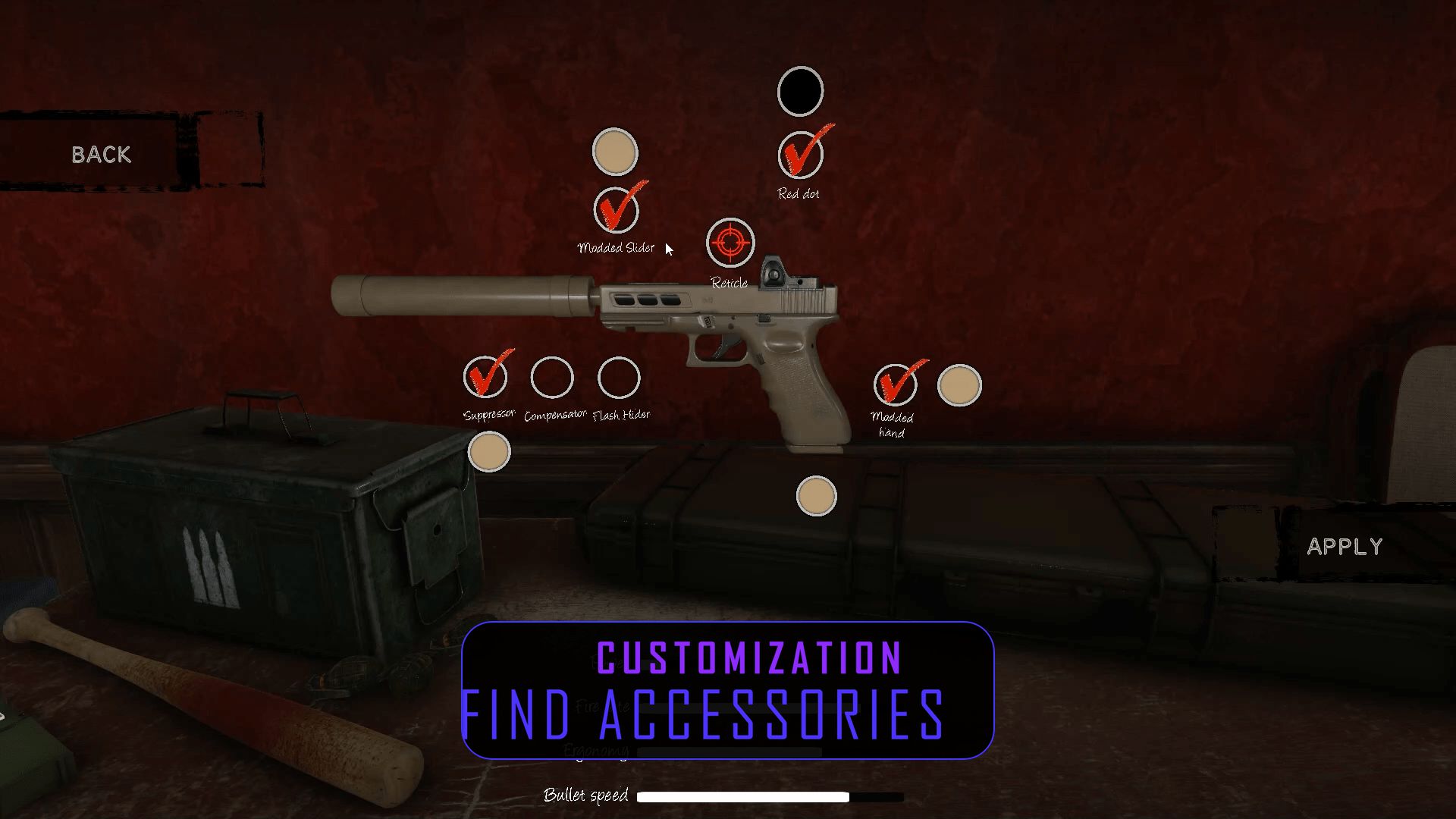Pick the tan color beside Modded hand

coord(959,385)
